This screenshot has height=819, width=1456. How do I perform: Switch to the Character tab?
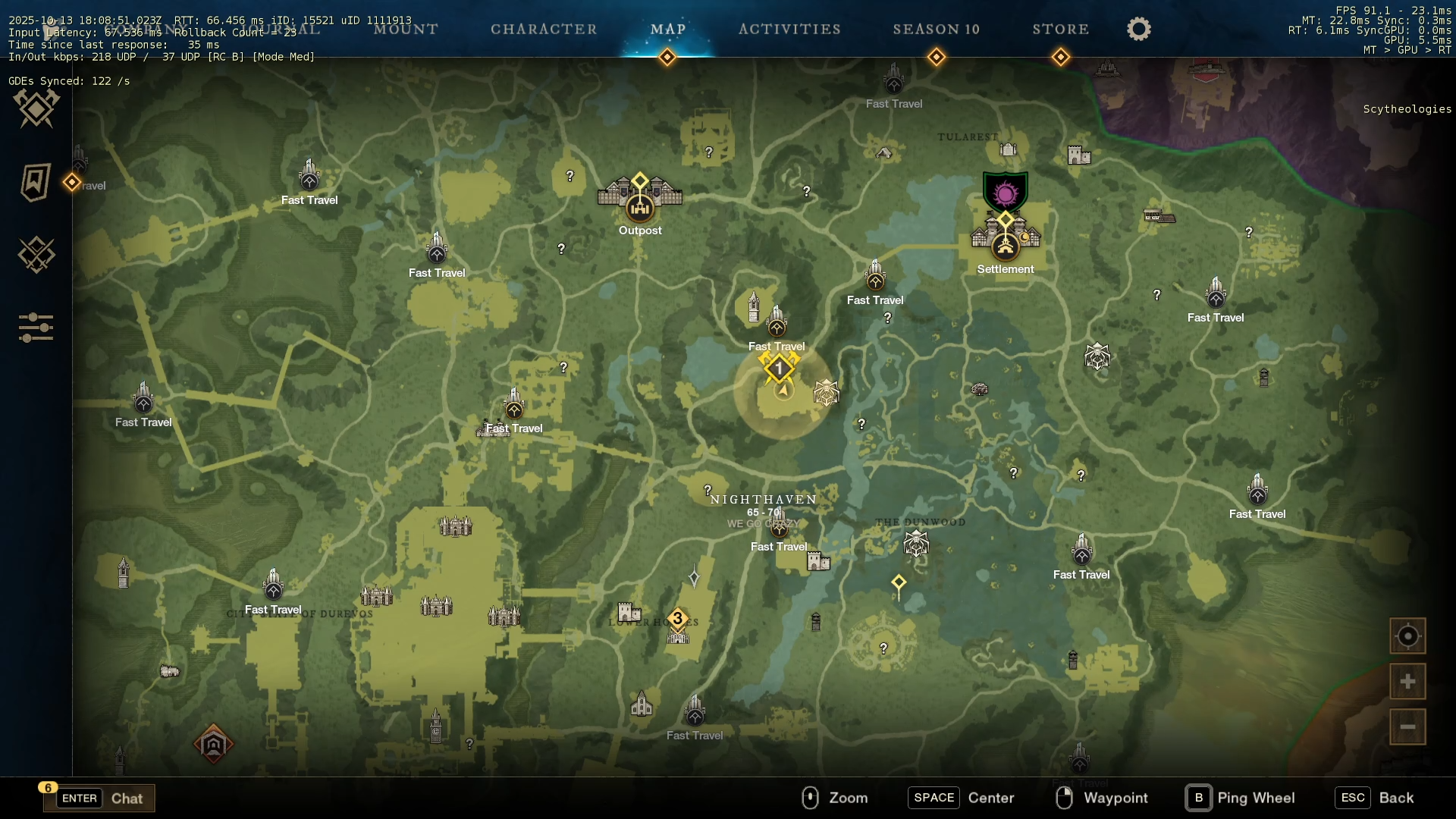click(544, 29)
